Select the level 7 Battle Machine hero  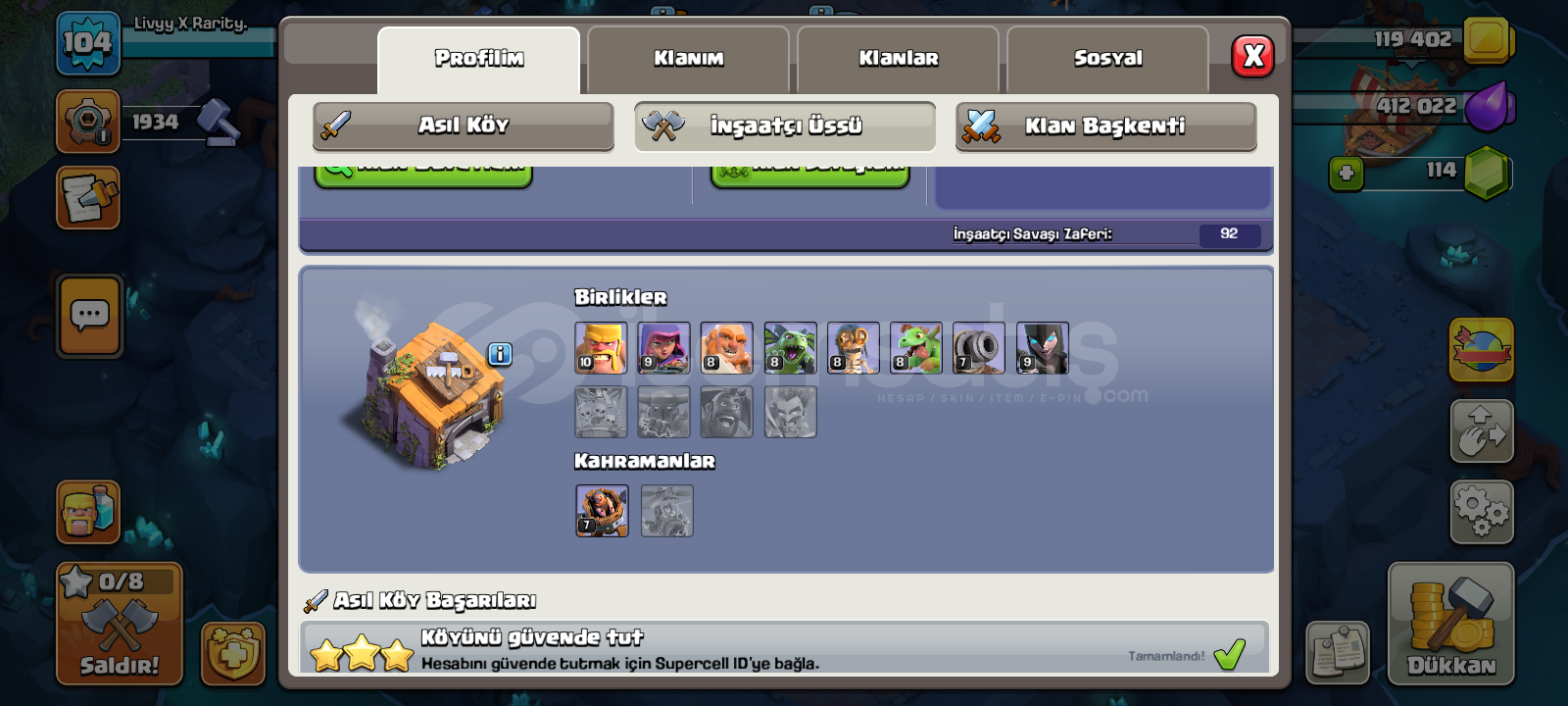tap(601, 512)
